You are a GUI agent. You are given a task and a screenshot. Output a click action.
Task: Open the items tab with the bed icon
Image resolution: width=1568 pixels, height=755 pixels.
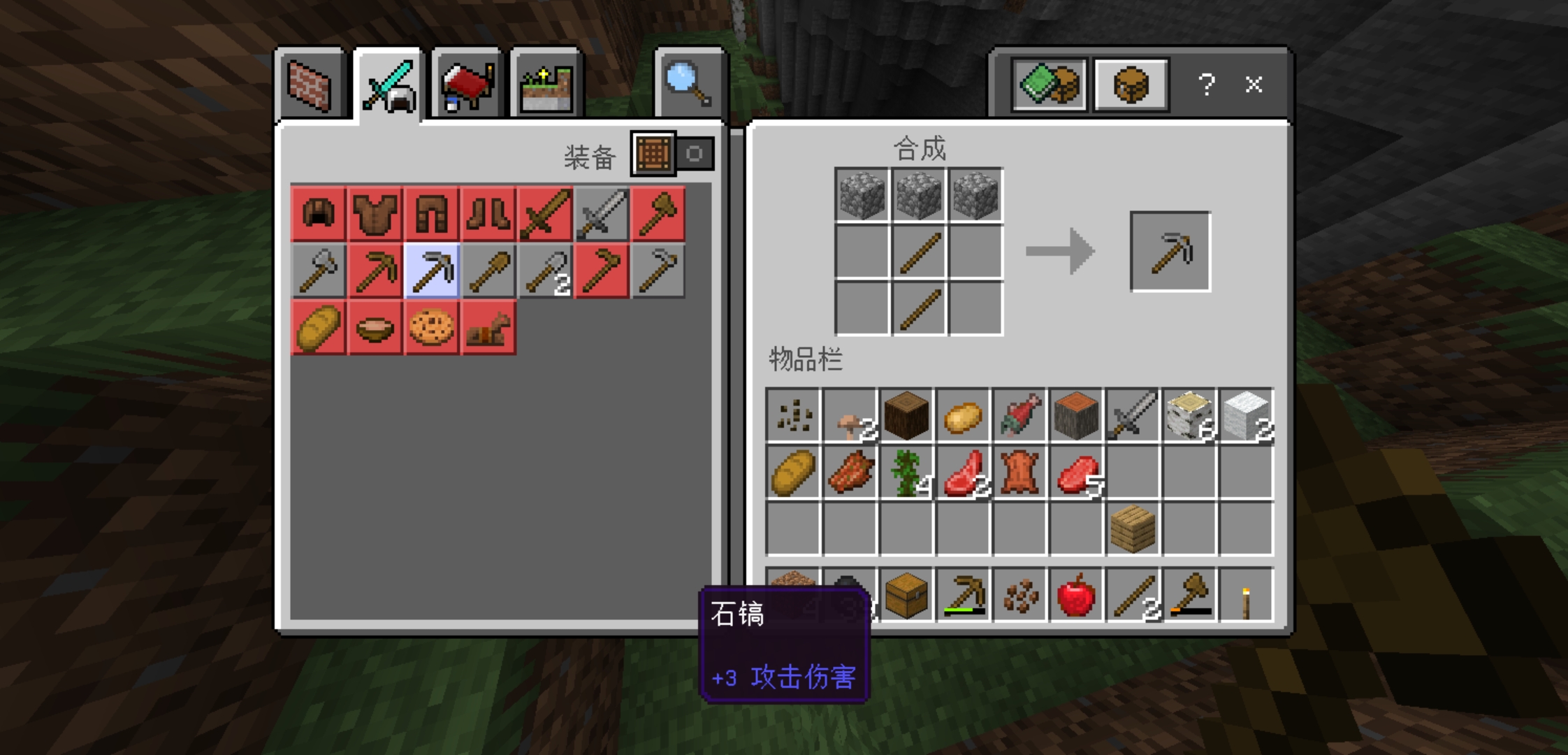pos(467,86)
